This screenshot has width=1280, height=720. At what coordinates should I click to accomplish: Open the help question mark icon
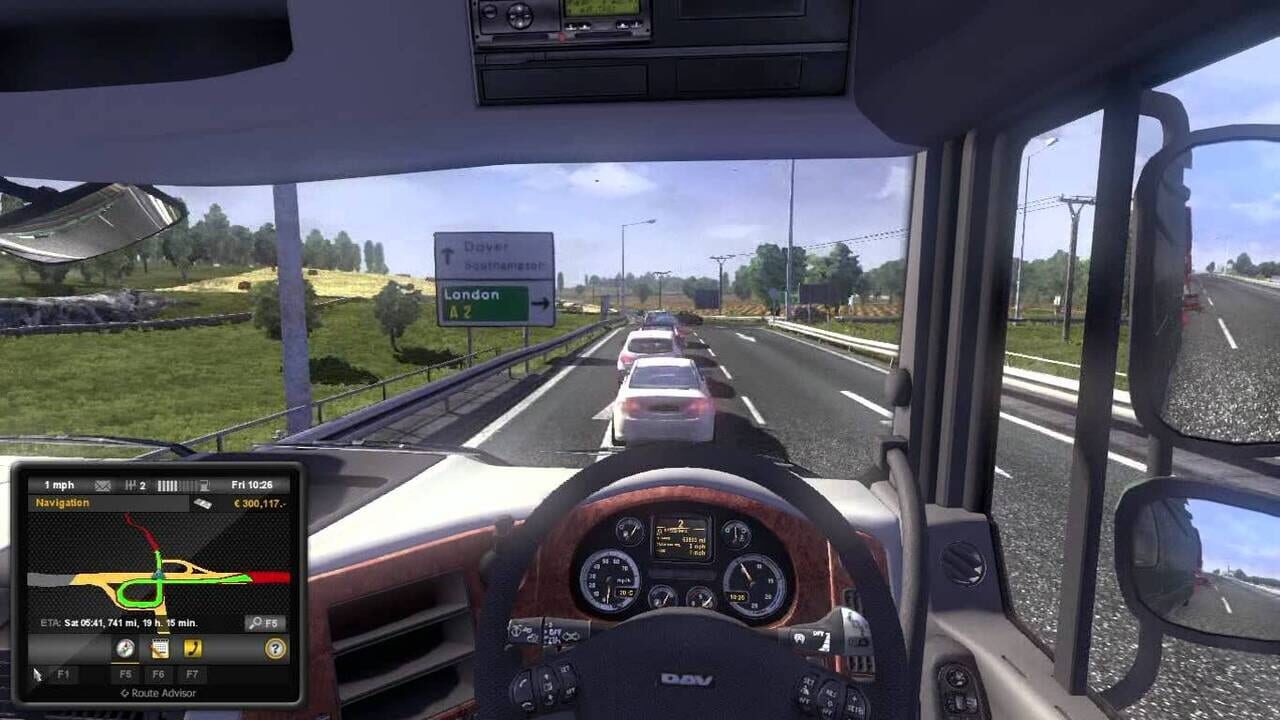point(275,647)
